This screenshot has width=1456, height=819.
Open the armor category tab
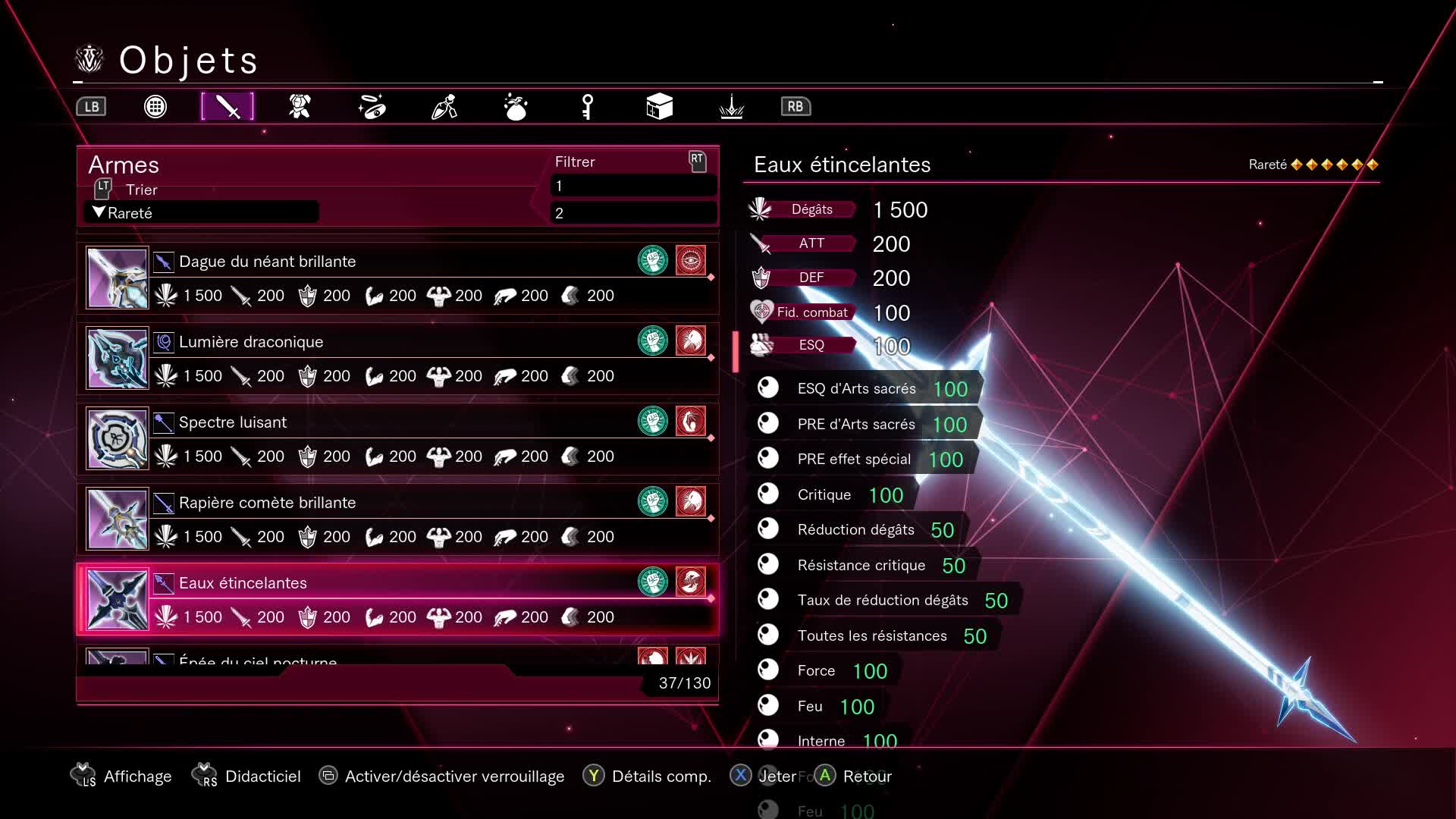click(x=300, y=107)
